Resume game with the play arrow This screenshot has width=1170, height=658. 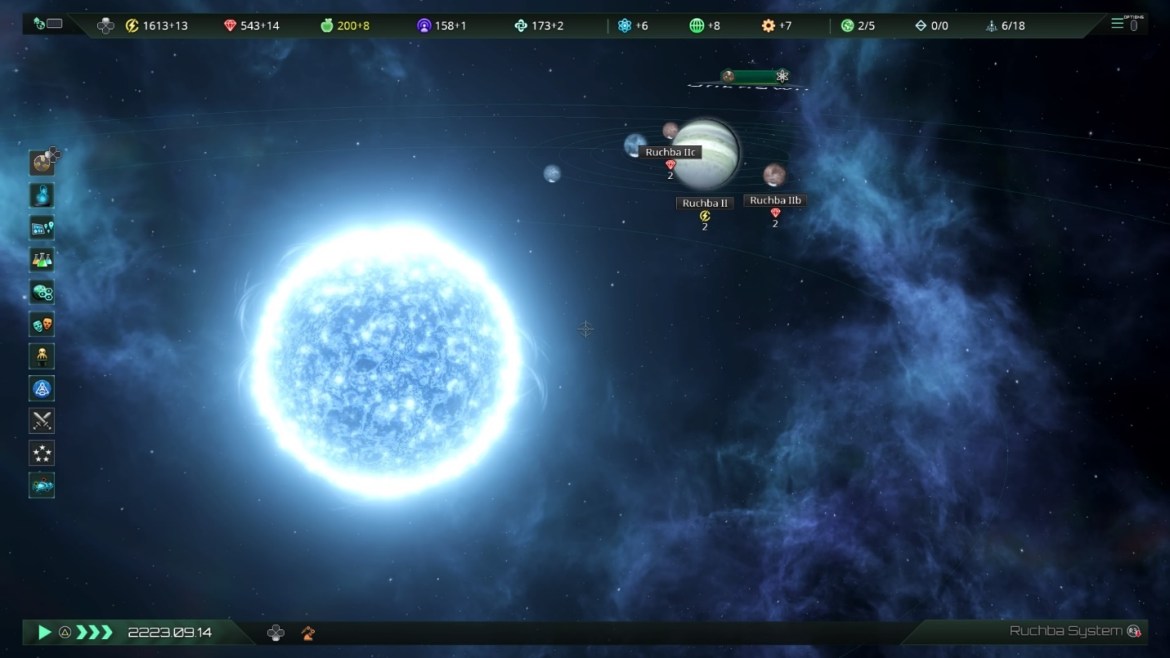click(44, 632)
